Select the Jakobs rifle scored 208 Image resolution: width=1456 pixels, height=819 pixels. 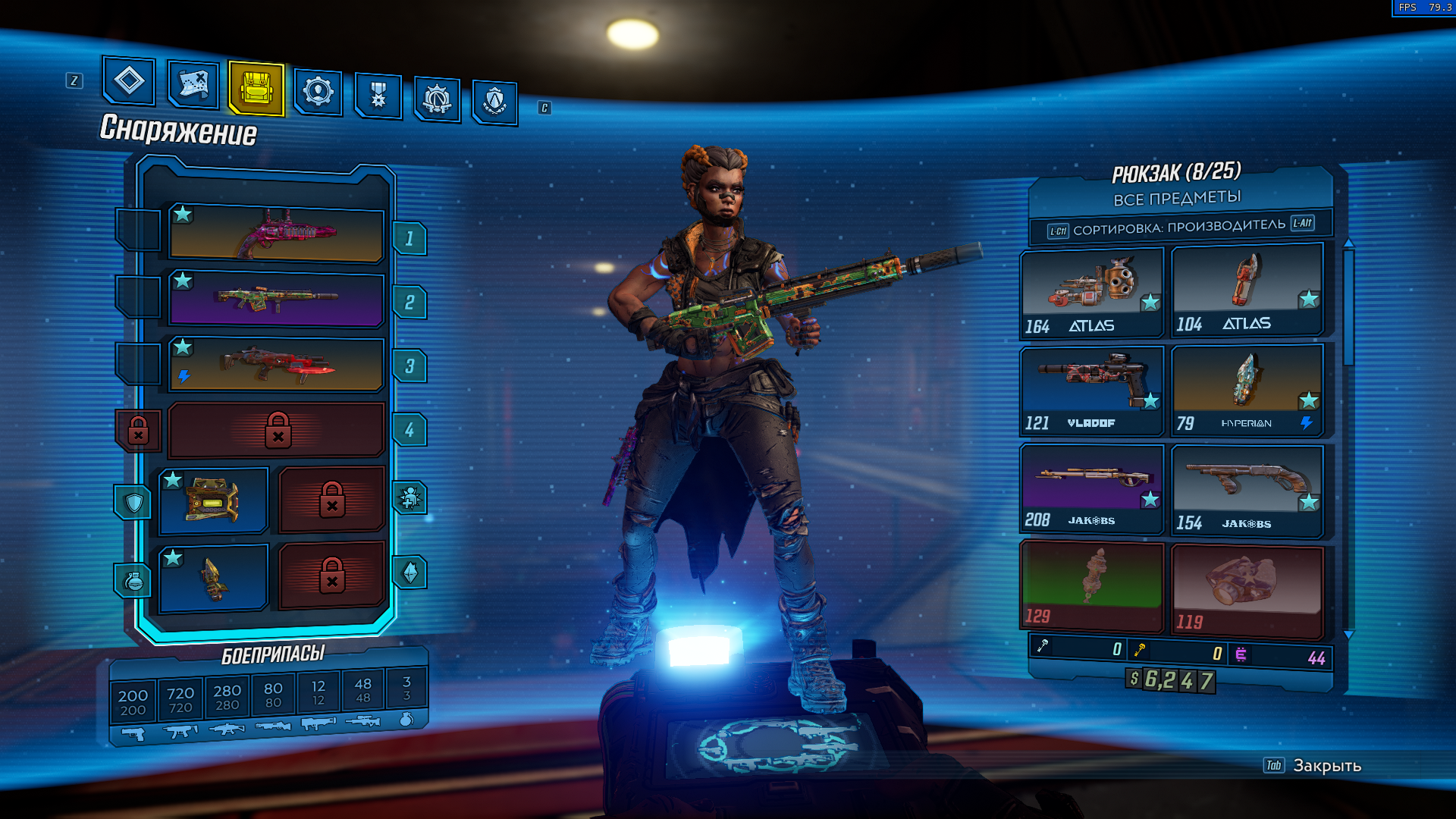(x=1091, y=489)
